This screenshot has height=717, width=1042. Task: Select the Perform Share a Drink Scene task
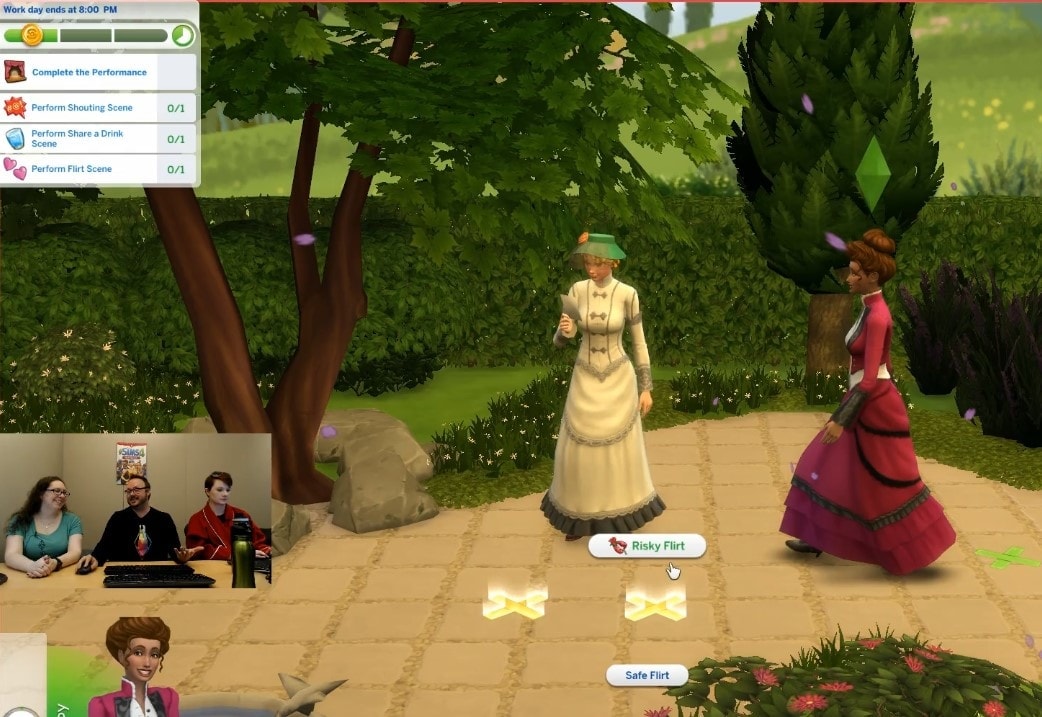(77, 138)
